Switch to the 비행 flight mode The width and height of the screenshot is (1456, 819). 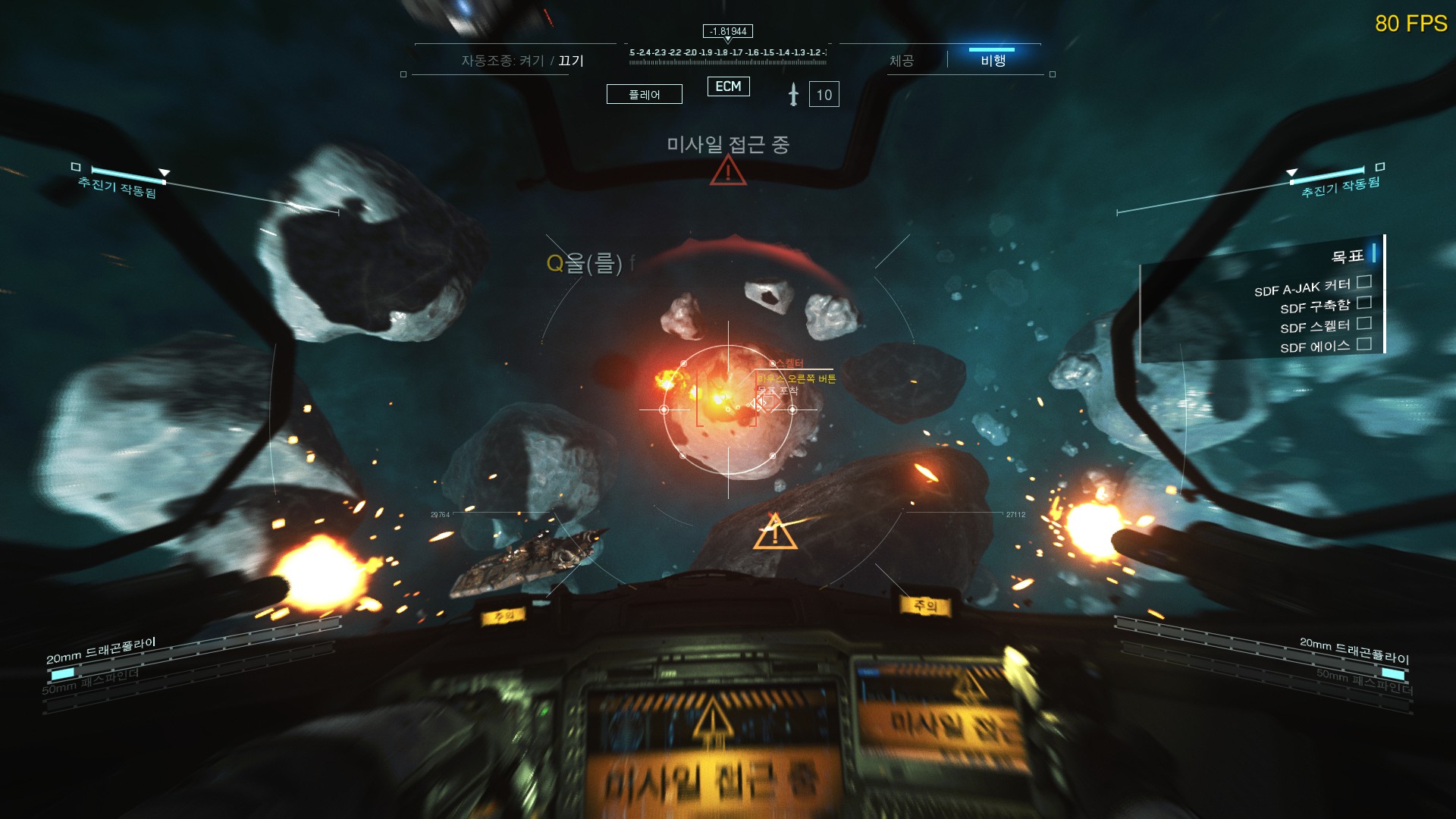pos(993,60)
